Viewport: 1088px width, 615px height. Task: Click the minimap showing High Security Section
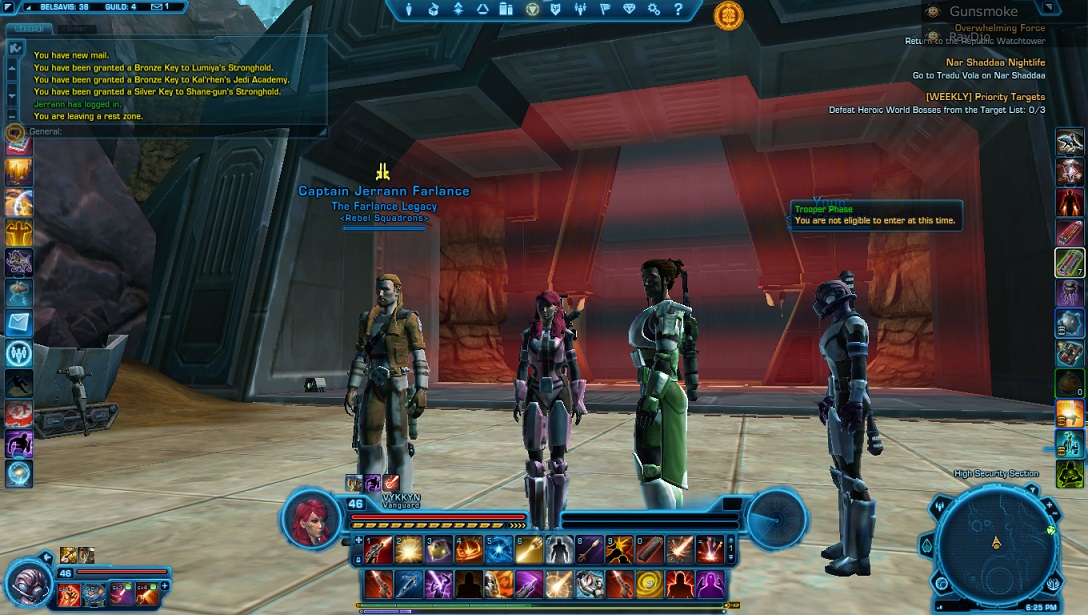point(995,543)
